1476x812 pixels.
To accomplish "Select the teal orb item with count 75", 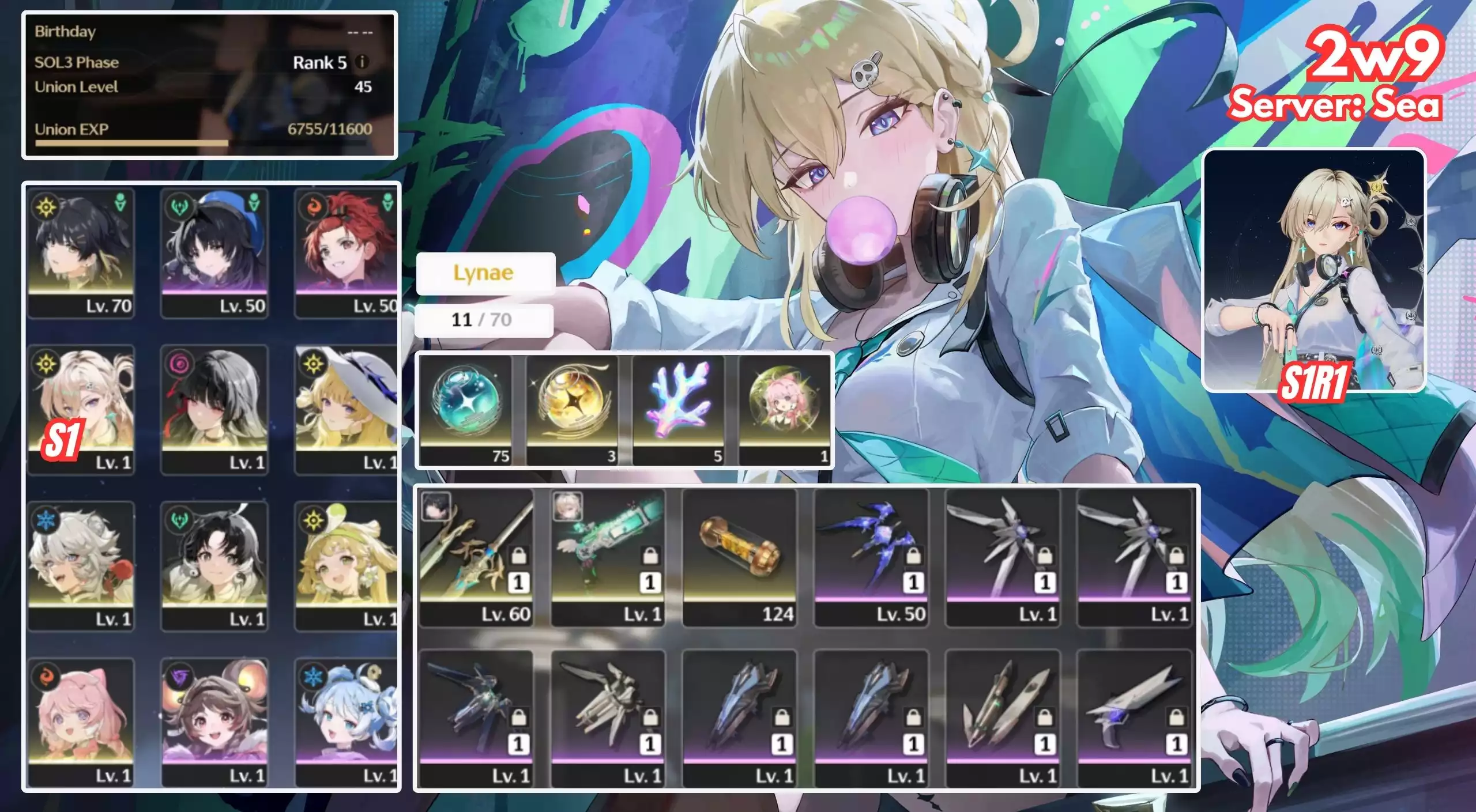I will point(466,409).
